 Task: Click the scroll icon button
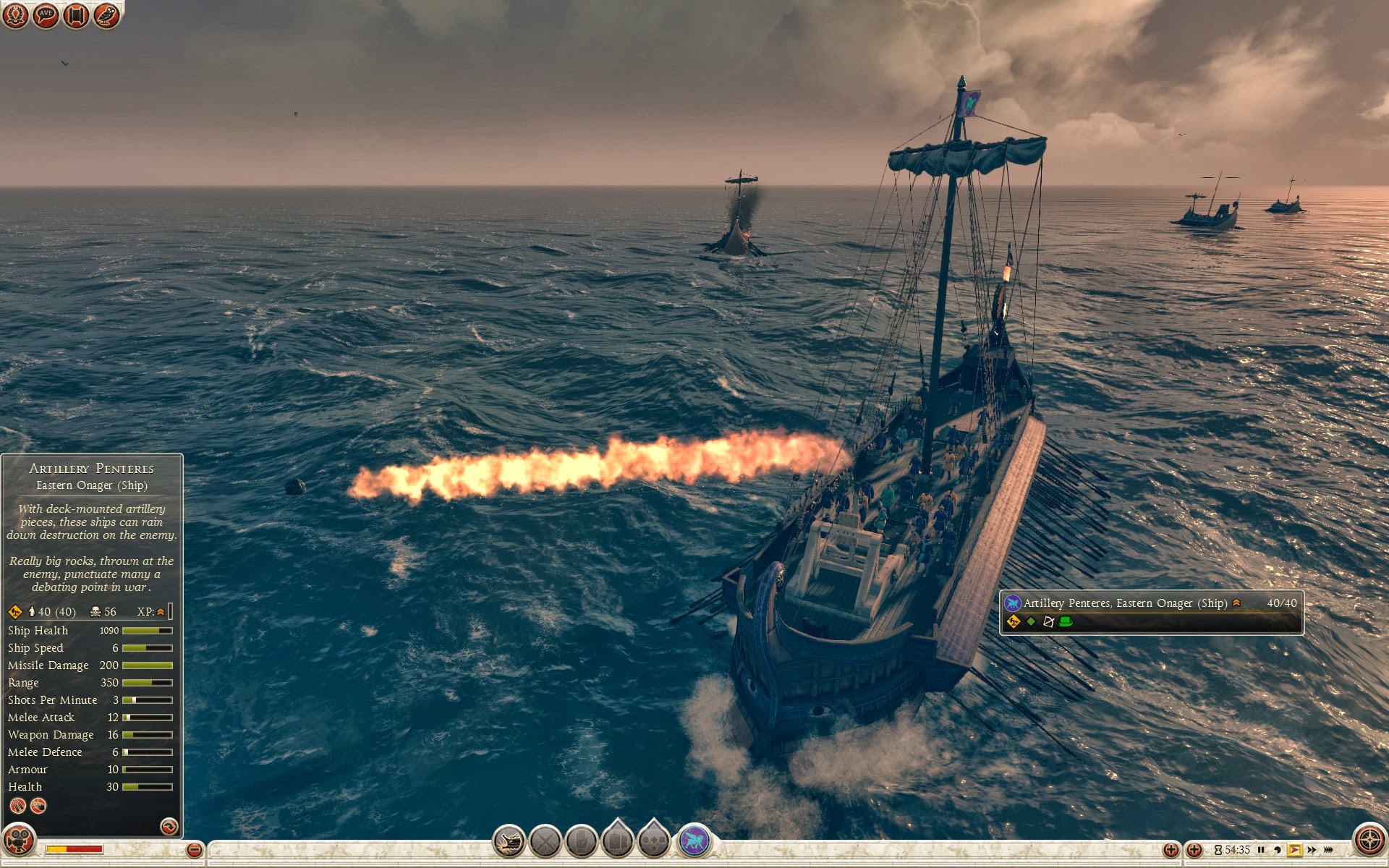coord(76,15)
